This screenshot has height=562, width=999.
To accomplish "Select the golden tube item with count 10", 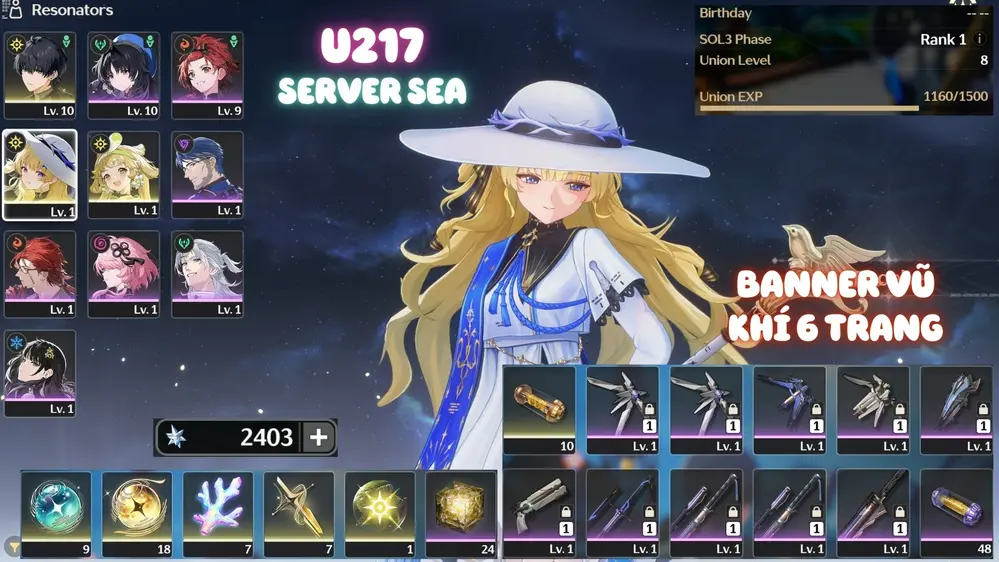I will click(x=539, y=409).
